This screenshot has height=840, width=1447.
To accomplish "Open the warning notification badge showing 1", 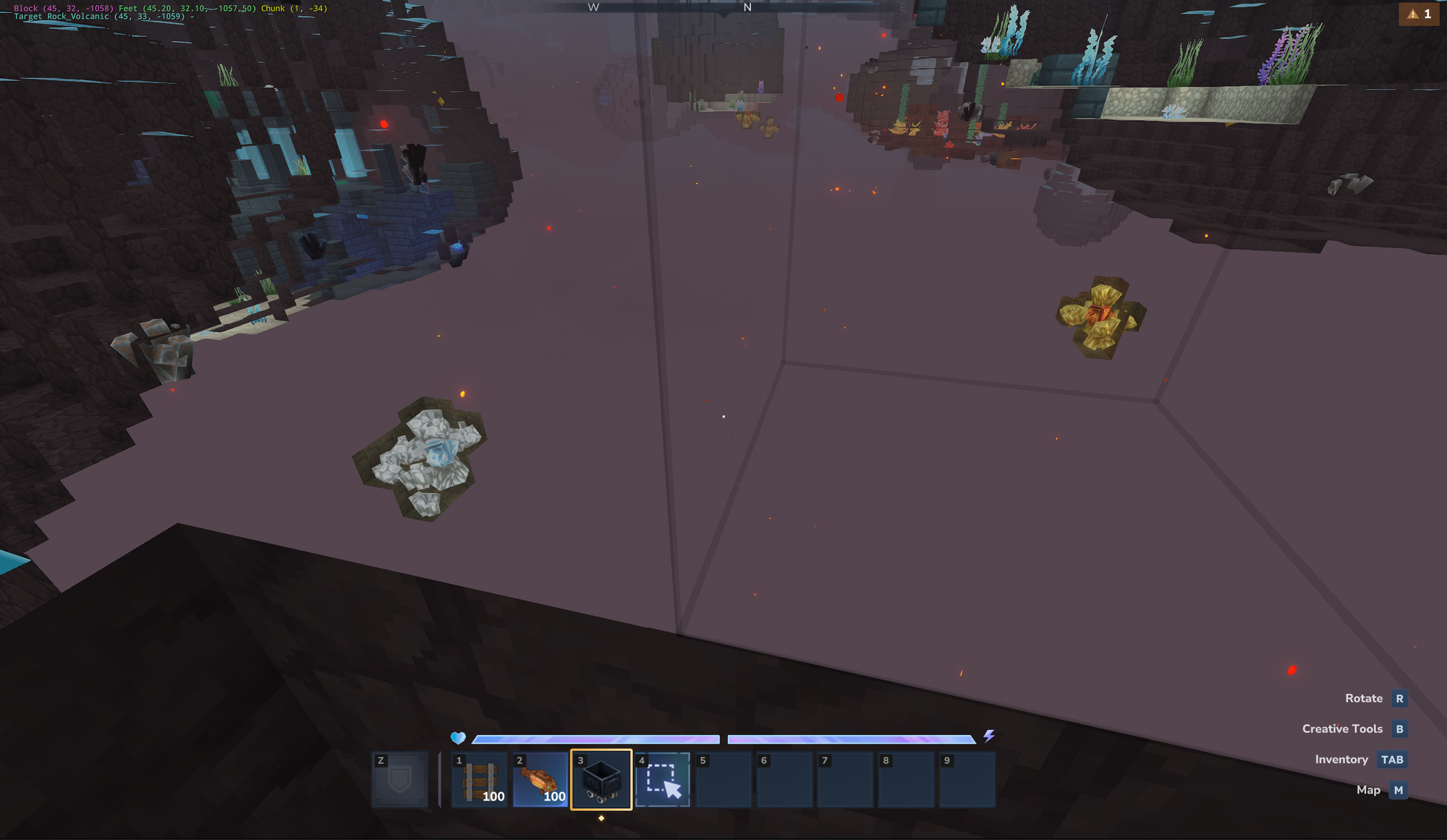I will pos(1419,14).
